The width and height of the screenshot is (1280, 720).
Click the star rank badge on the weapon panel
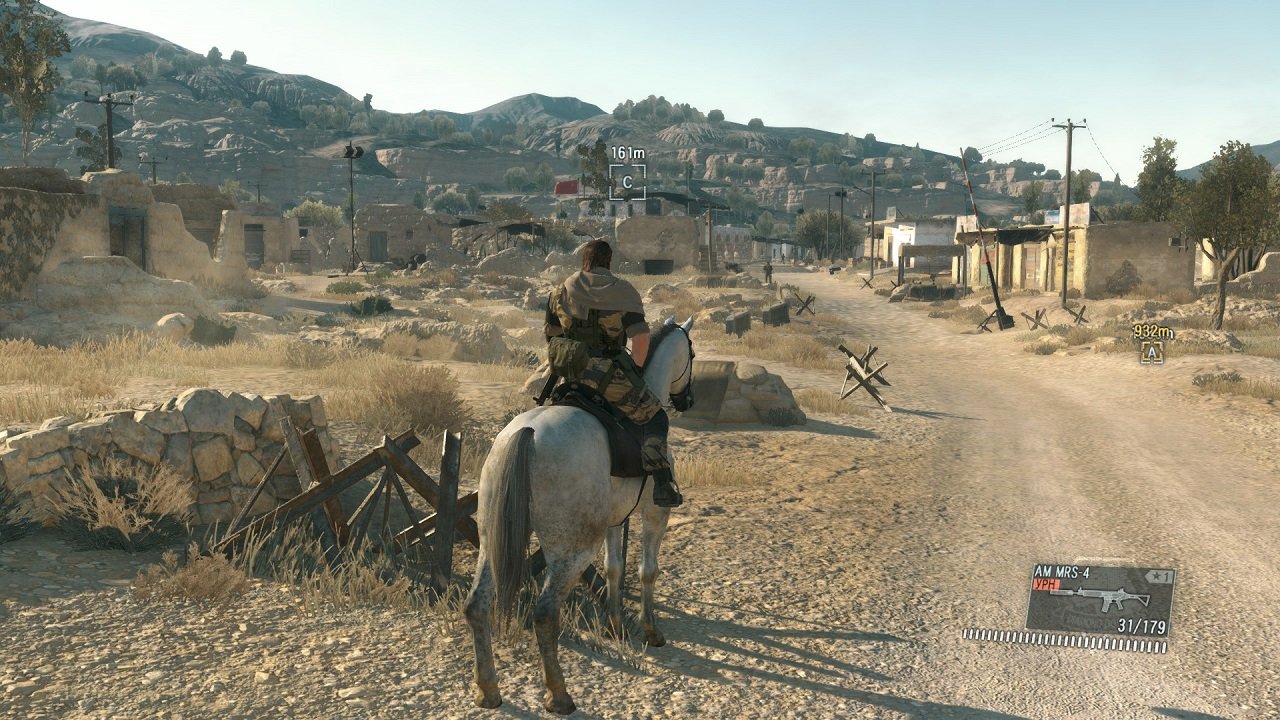(x=1158, y=576)
